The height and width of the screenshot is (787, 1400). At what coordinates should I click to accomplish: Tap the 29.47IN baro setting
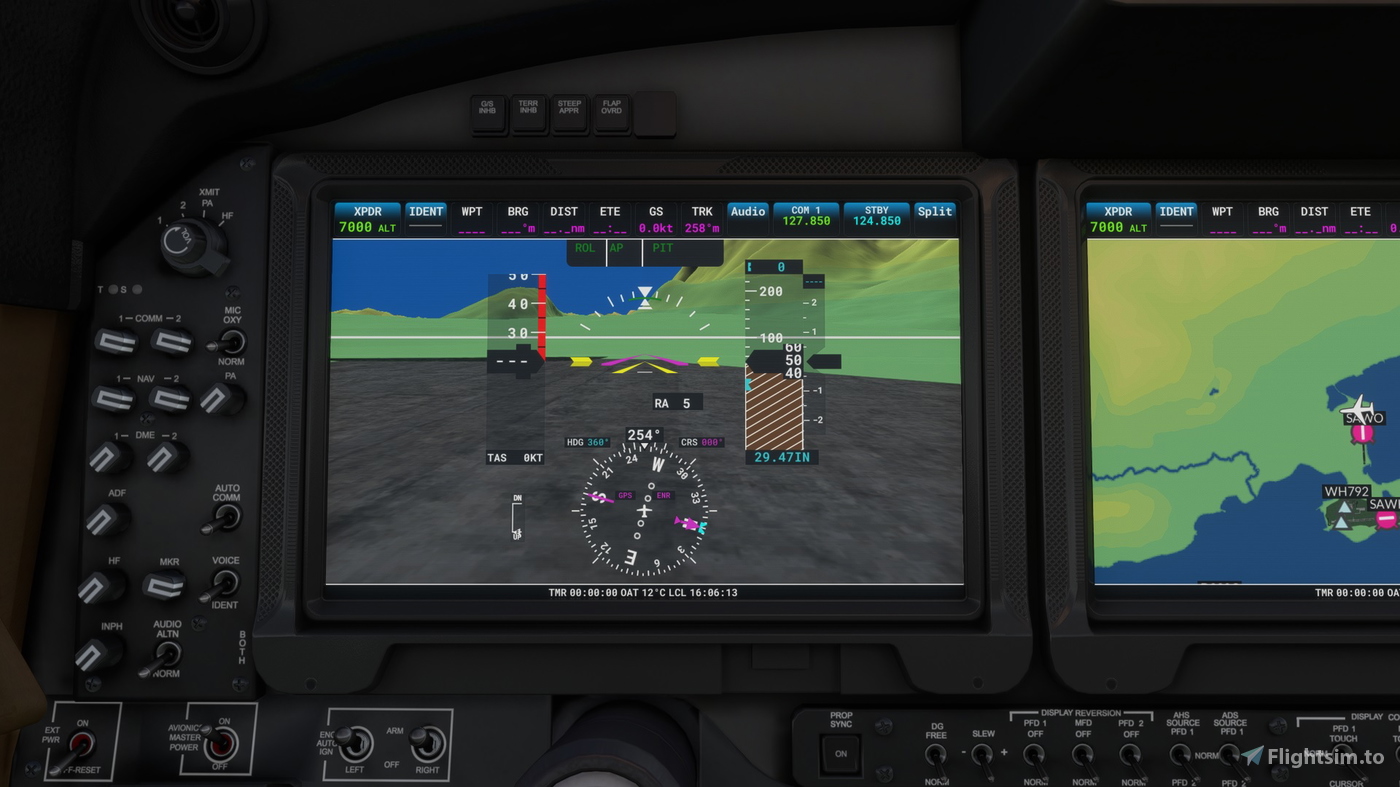pos(781,456)
